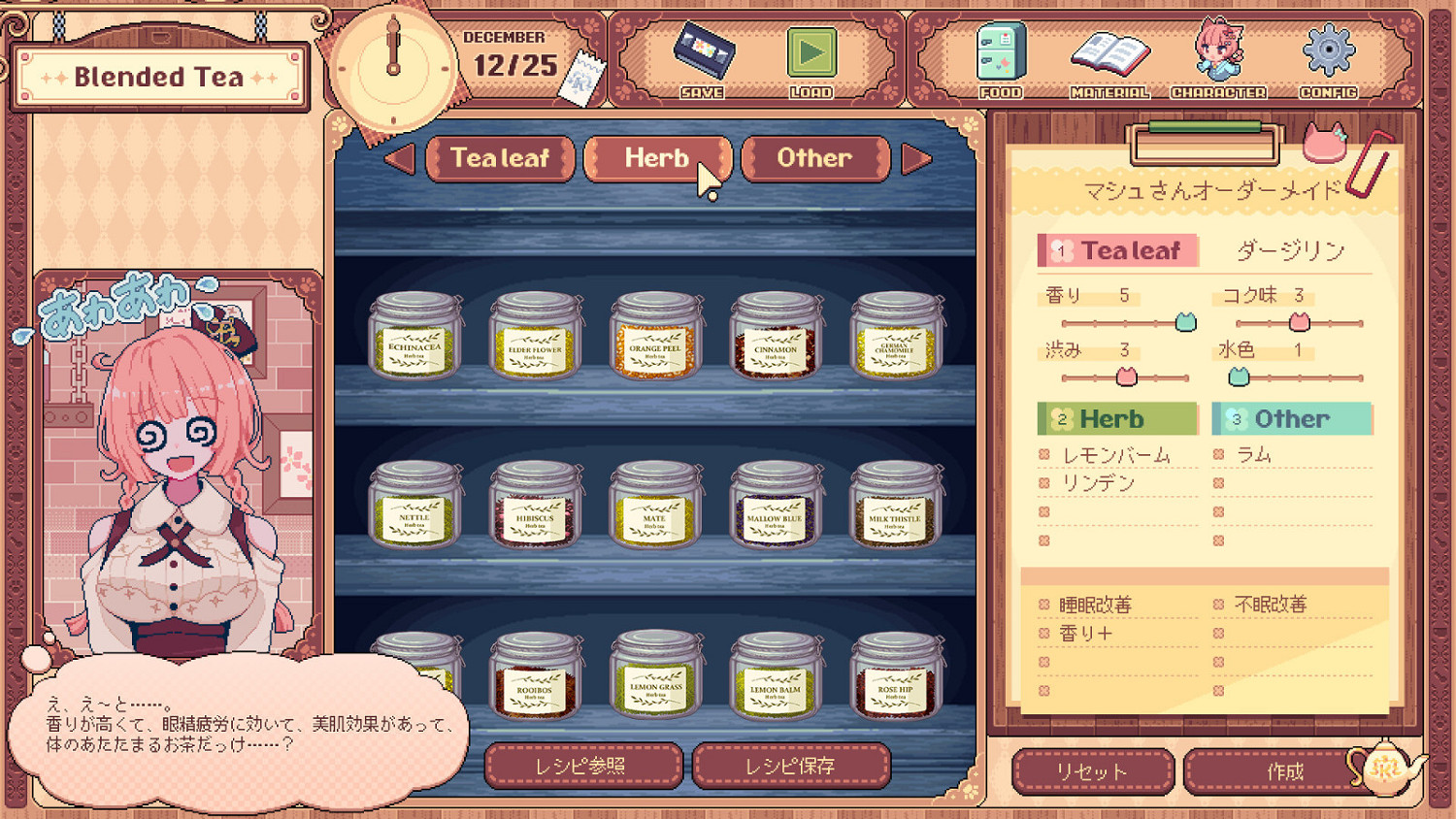Switch to the Other tab
The width and height of the screenshot is (1456, 819).
814,157
